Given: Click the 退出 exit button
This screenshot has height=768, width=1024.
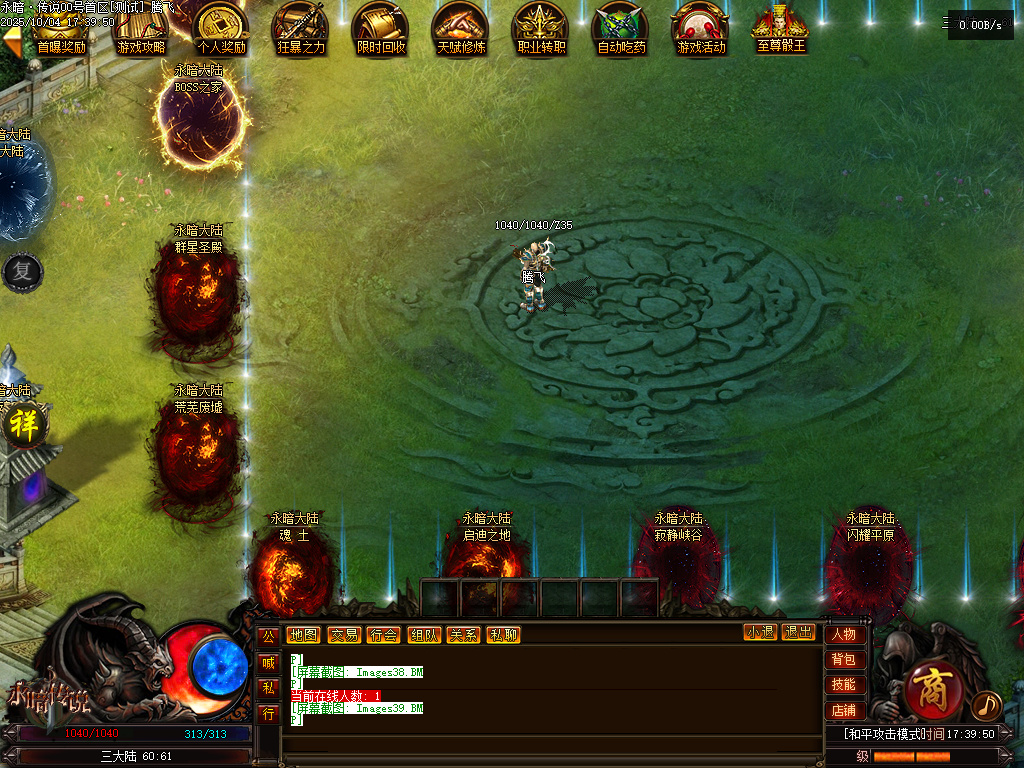Looking at the screenshot, I should pyautogui.click(x=798, y=633).
